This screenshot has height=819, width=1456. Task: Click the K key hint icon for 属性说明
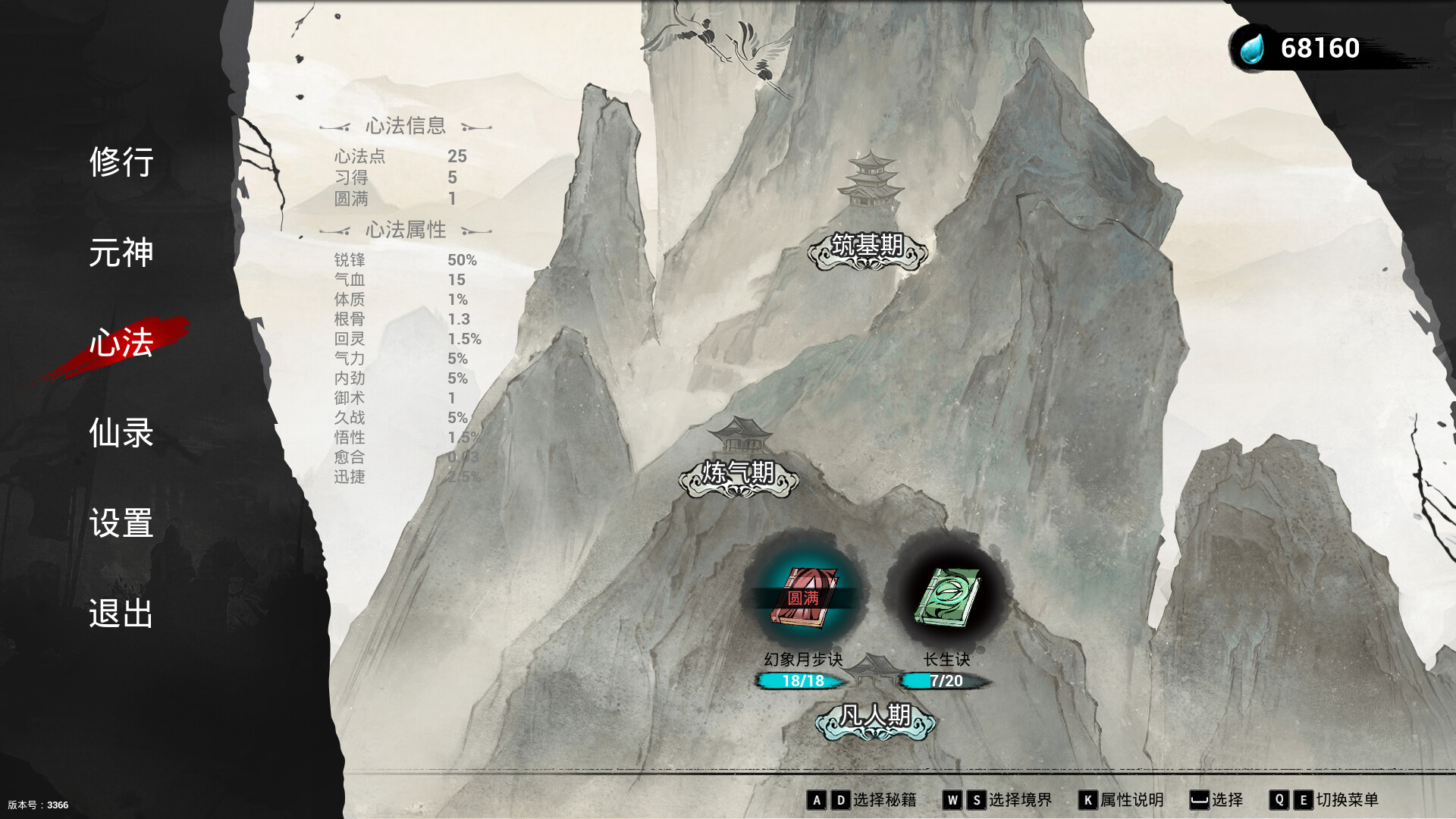click(1087, 799)
